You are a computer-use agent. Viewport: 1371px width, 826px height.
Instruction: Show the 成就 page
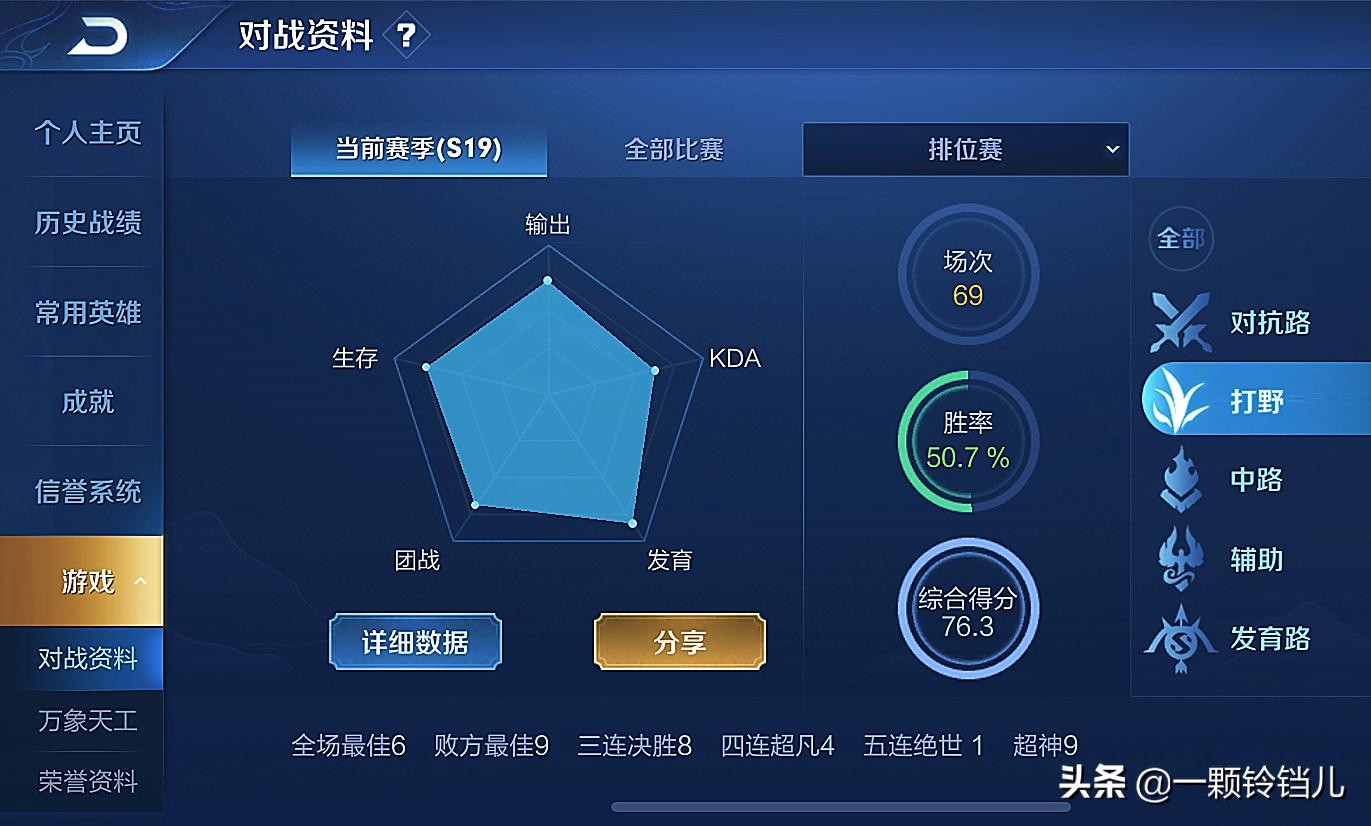click(x=87, y=402)
